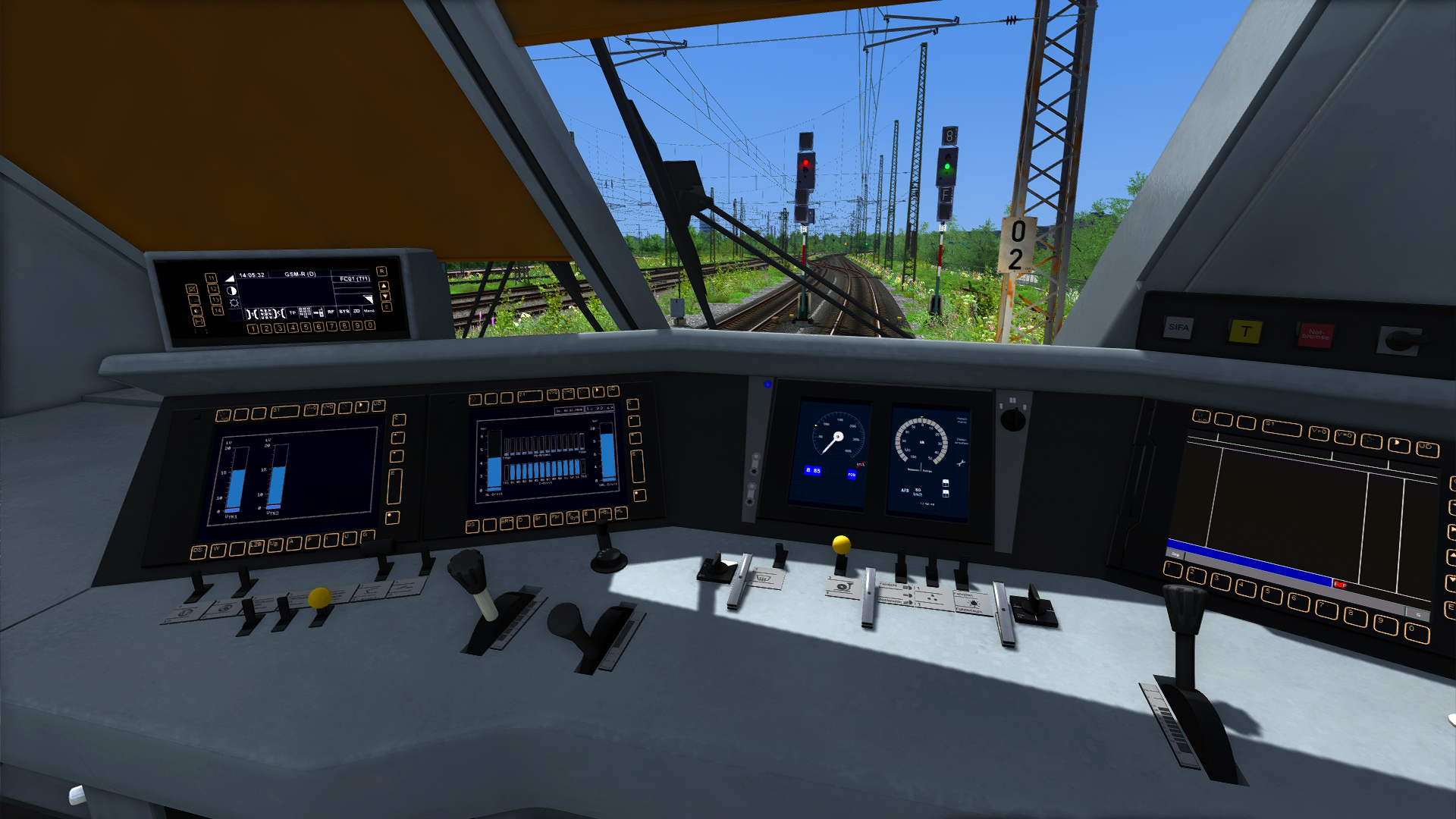Push the yellow T button
The height and width of the screenshot is (819, 1456).
[1245, 331]
